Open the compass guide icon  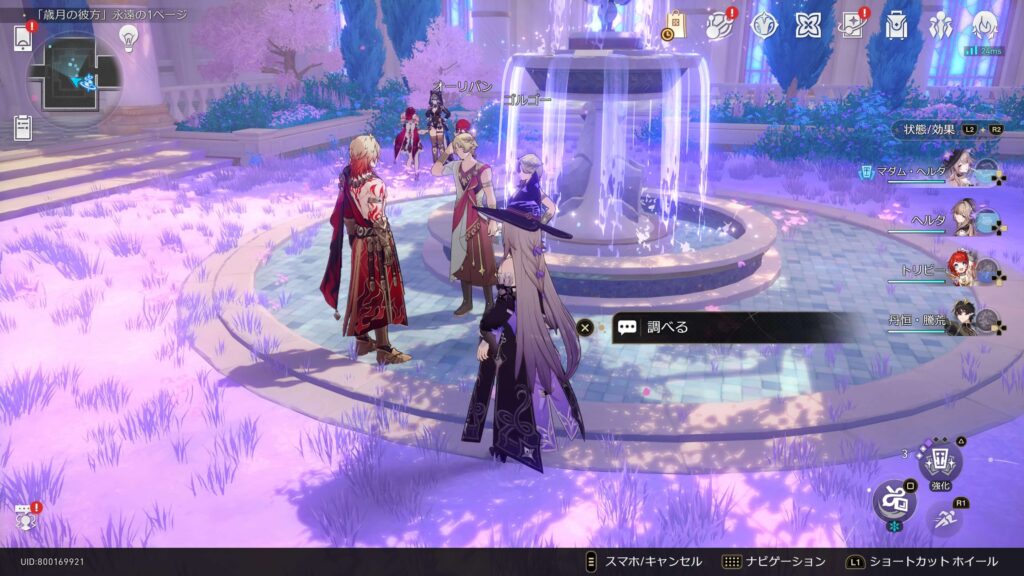tap(763, 25)
